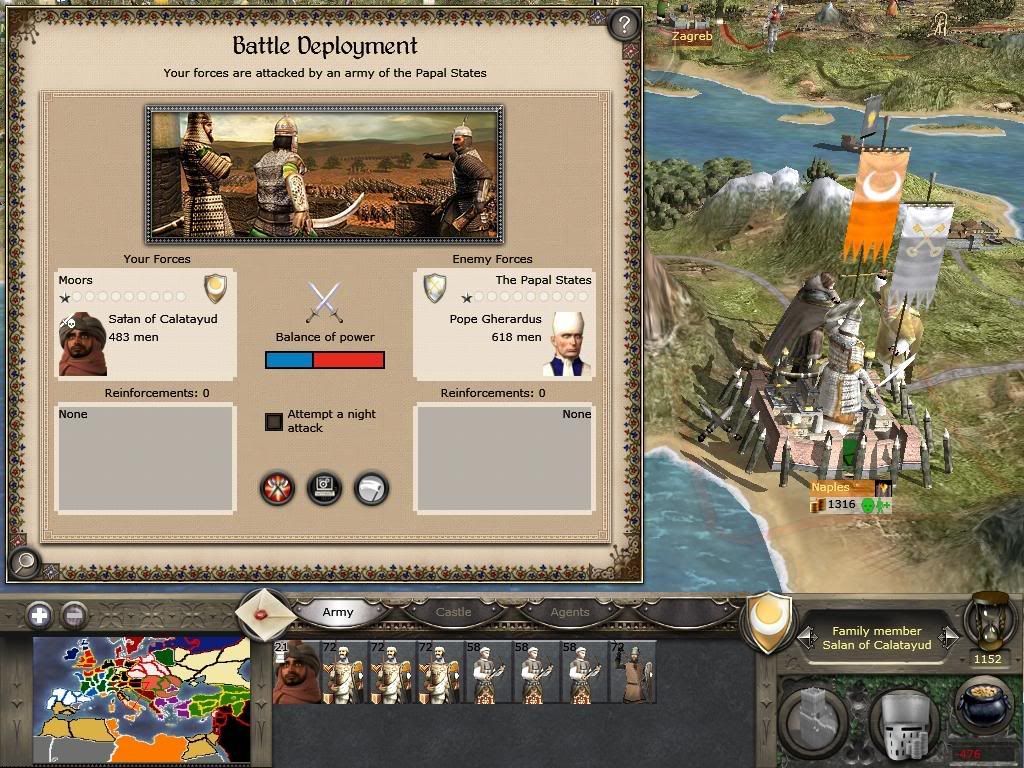Screen dimensions: 1024x768
Task: Toggle the night attack checkbox
Action: click(274, 422)
